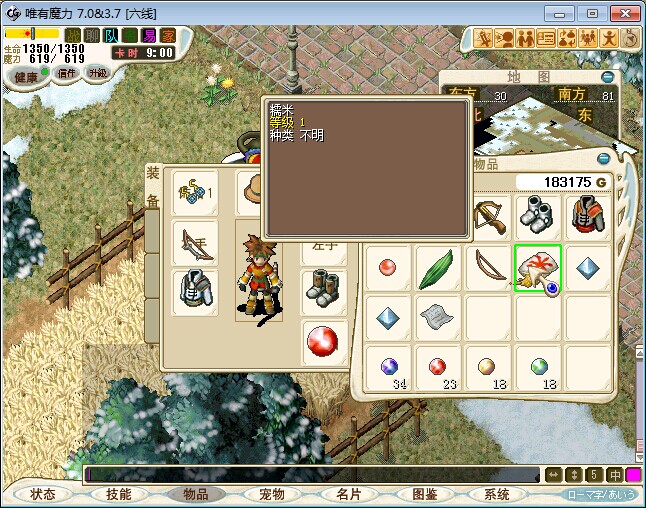Select the grey scroll paper item

point(439,319)
